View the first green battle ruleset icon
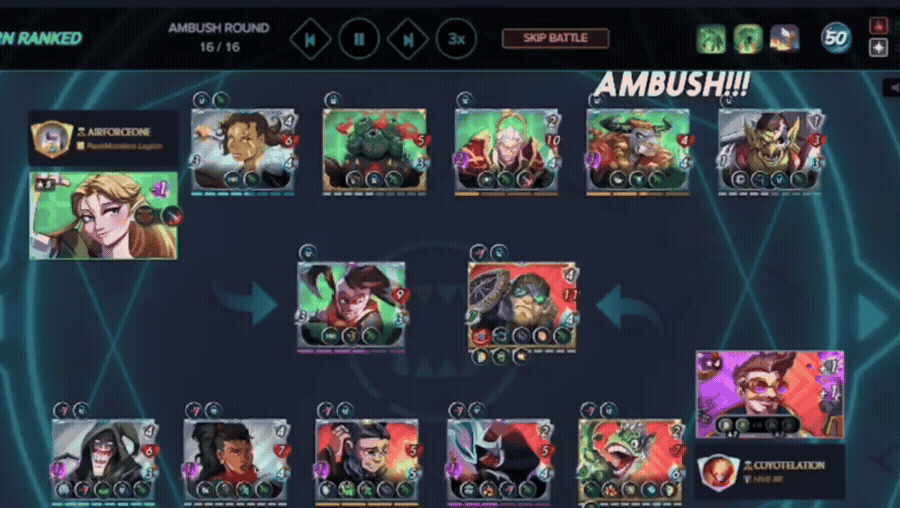The width and height of the screenshot is (900, 508). (712, 39)
